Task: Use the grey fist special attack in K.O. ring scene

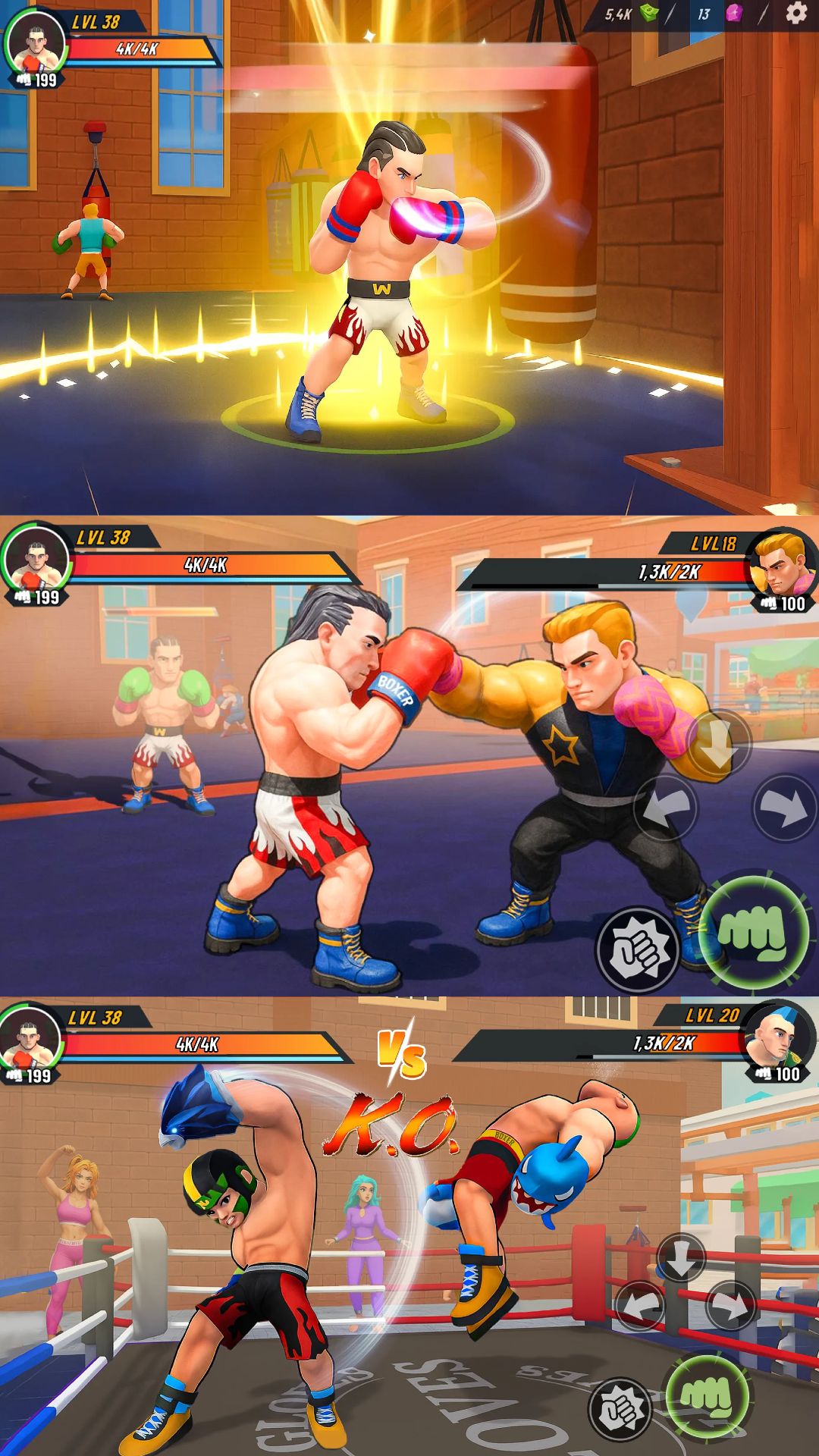Action: [620, 1409]
